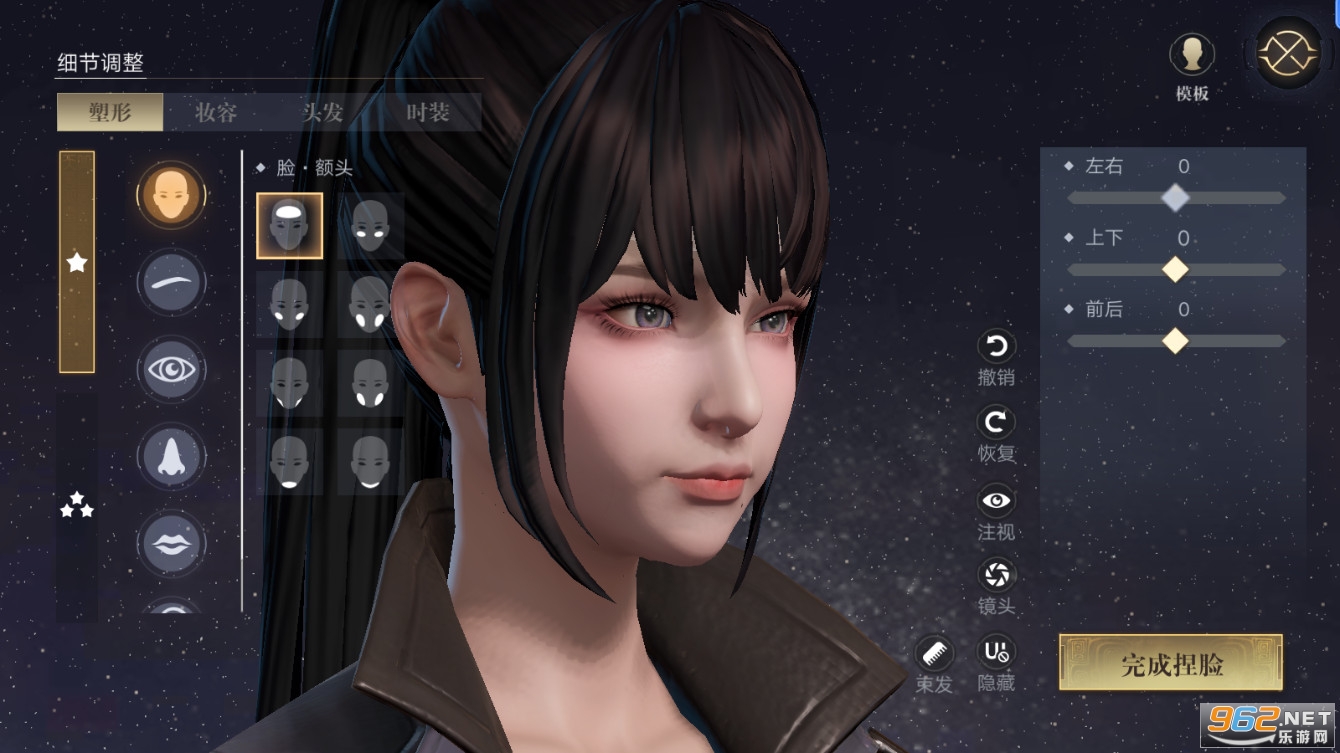Toggle 注视 character gaze tracking
1340x753 pixels.
995,500
